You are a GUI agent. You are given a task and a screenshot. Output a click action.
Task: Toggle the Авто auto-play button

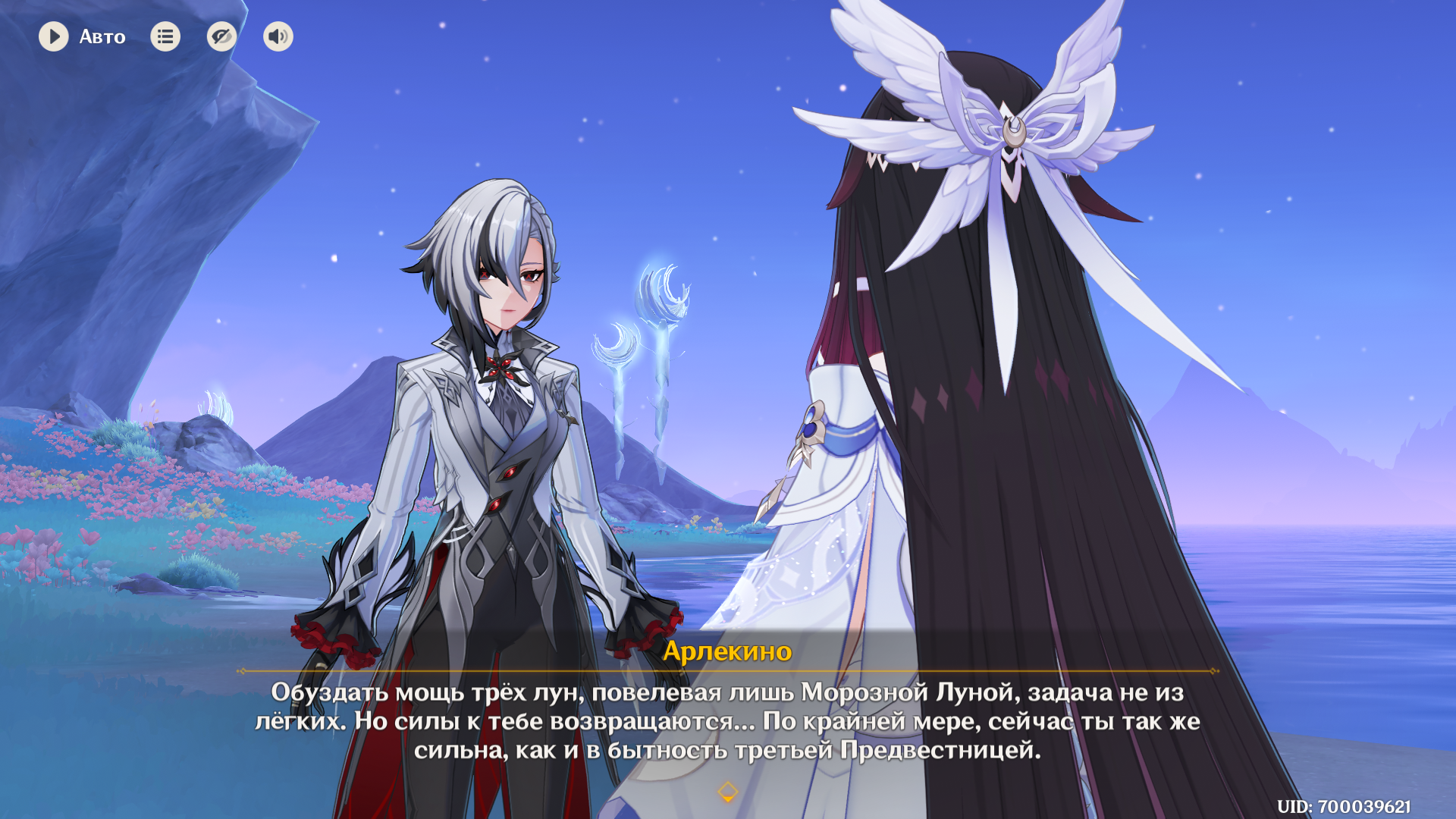click(54, 36)
